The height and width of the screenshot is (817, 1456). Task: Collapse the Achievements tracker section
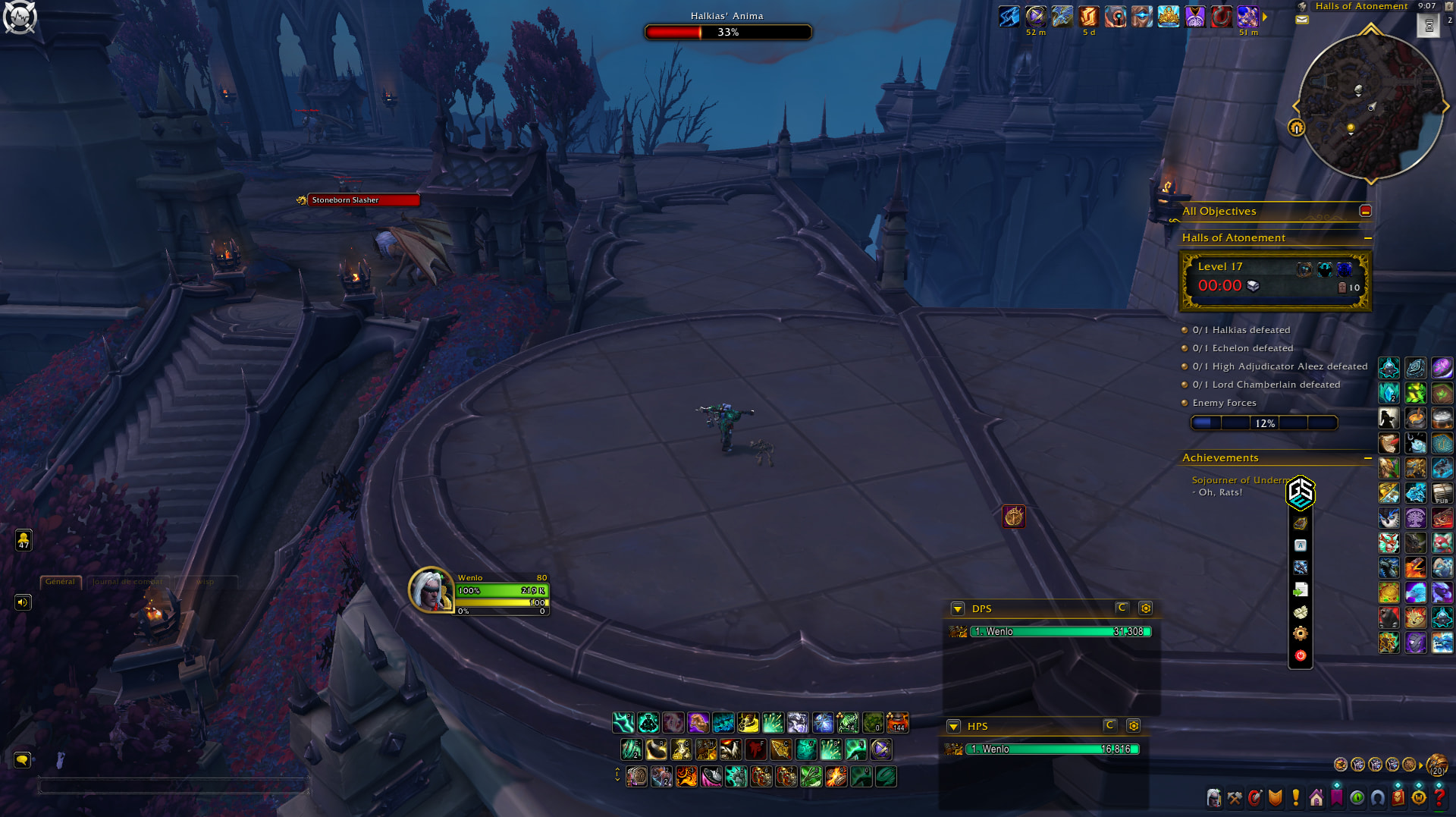(1368, 458)
